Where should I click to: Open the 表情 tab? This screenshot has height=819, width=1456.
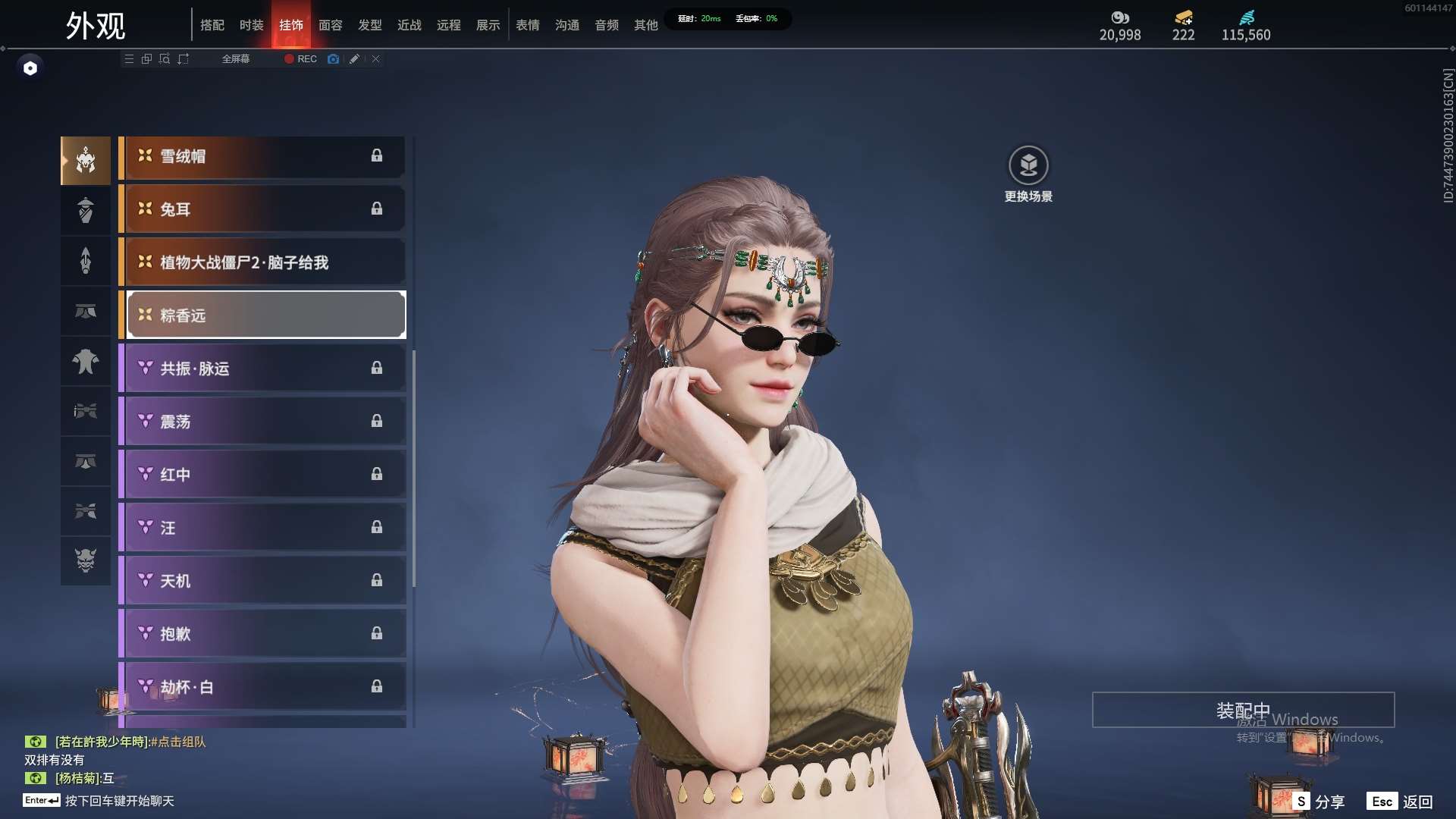pos(527,25)
